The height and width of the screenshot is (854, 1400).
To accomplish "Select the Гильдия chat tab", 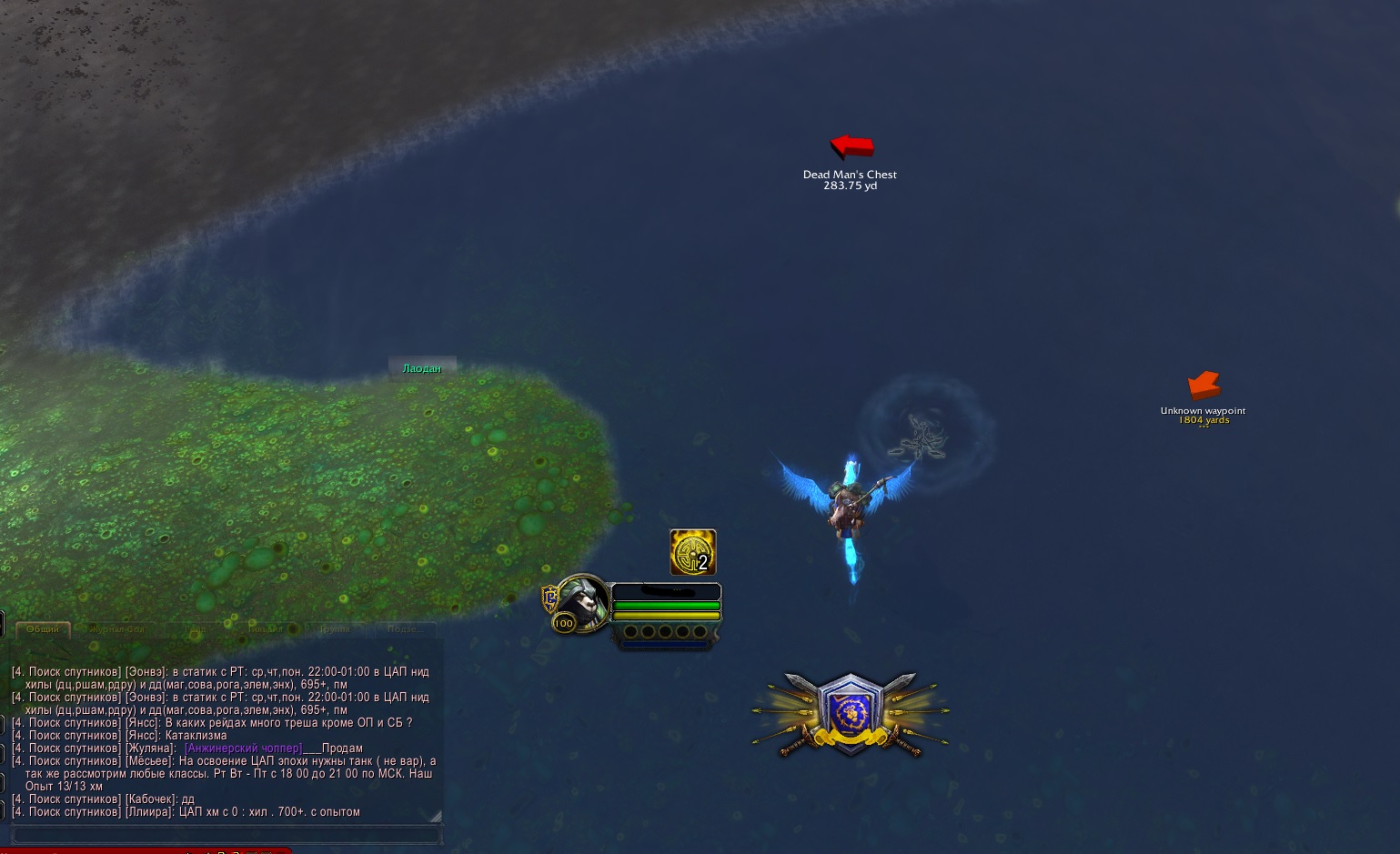I will coord(266,629).
